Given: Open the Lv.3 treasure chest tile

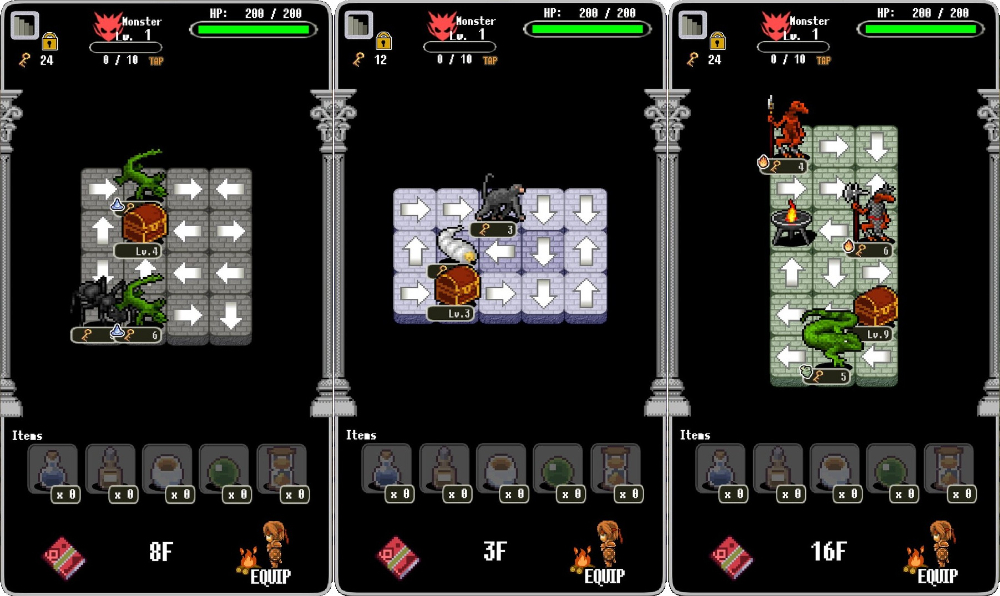Looking at the screenshot, I should (x=457, y=286).
